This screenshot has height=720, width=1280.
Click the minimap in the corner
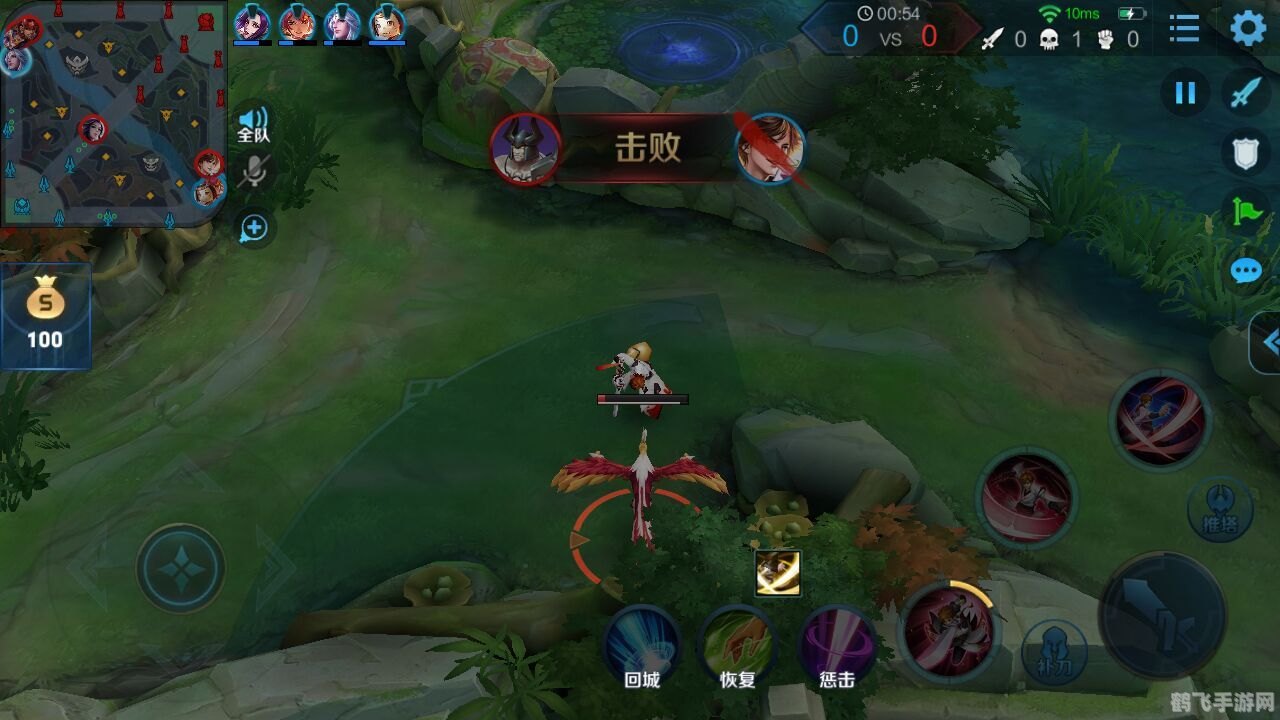[x=110, y=110]
